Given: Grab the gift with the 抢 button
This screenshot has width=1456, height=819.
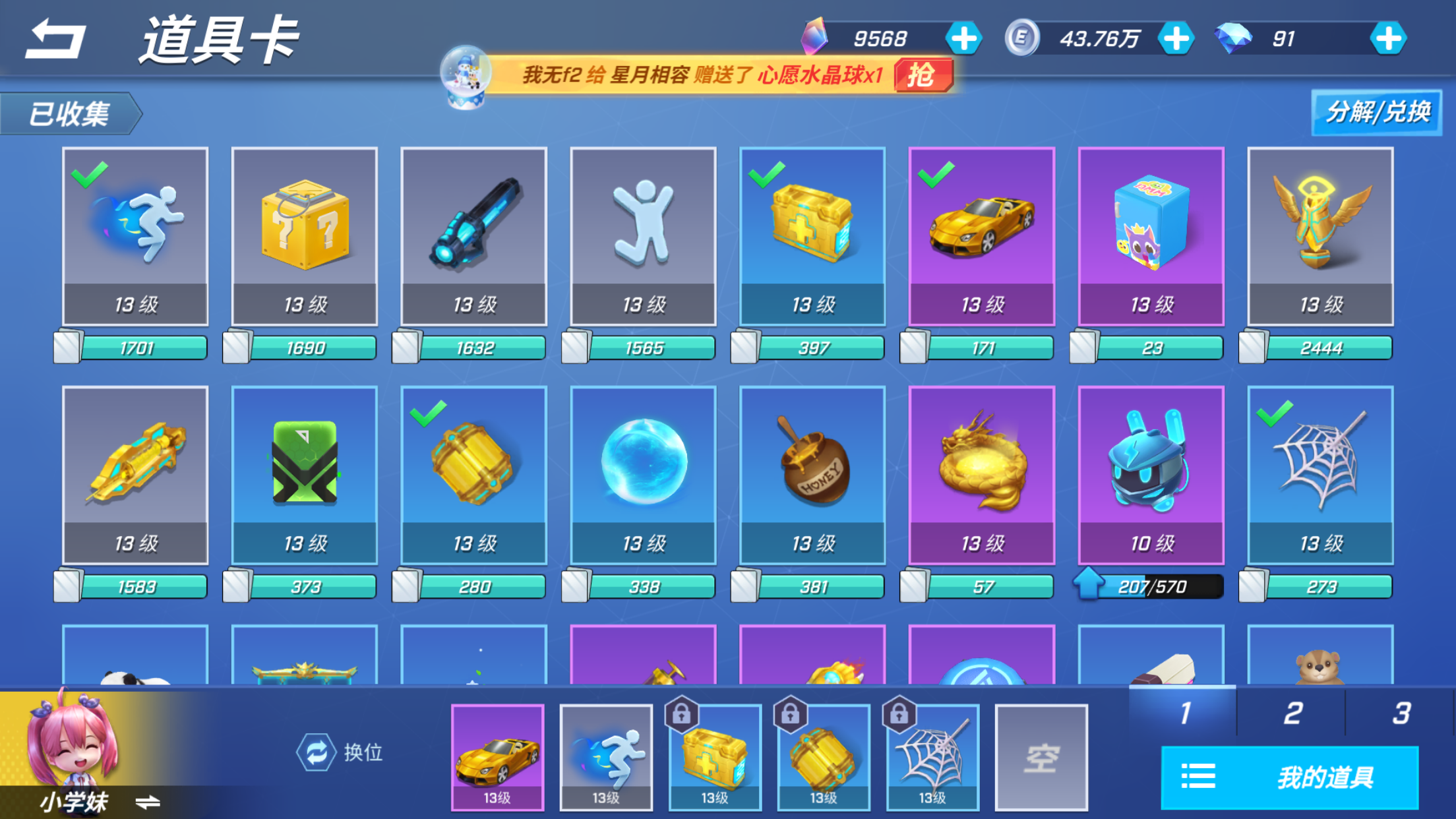Looking at the screenshot, I should click(x=923, y=75).
